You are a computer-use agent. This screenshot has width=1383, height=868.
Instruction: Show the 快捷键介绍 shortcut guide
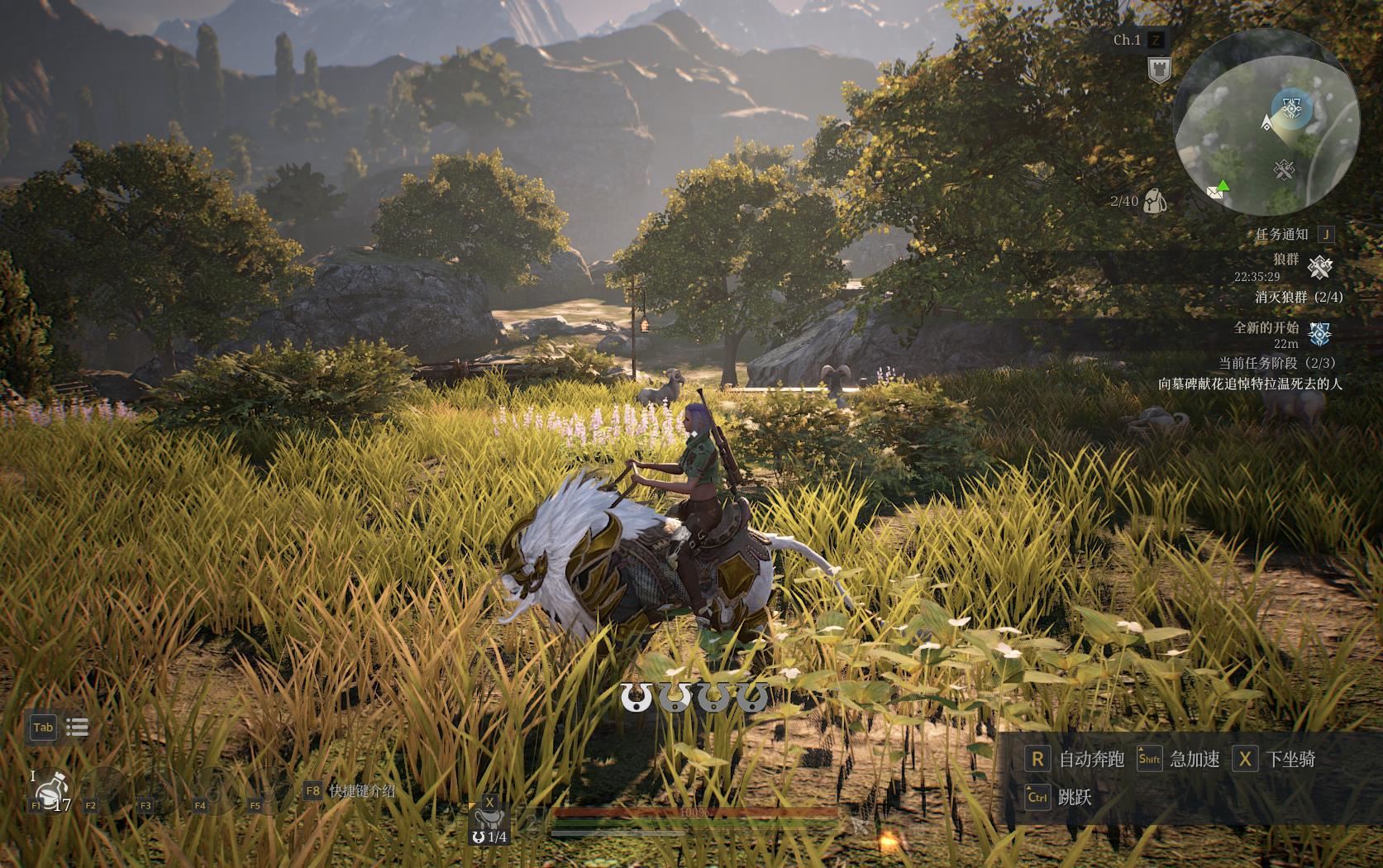(x=350, y=790)
